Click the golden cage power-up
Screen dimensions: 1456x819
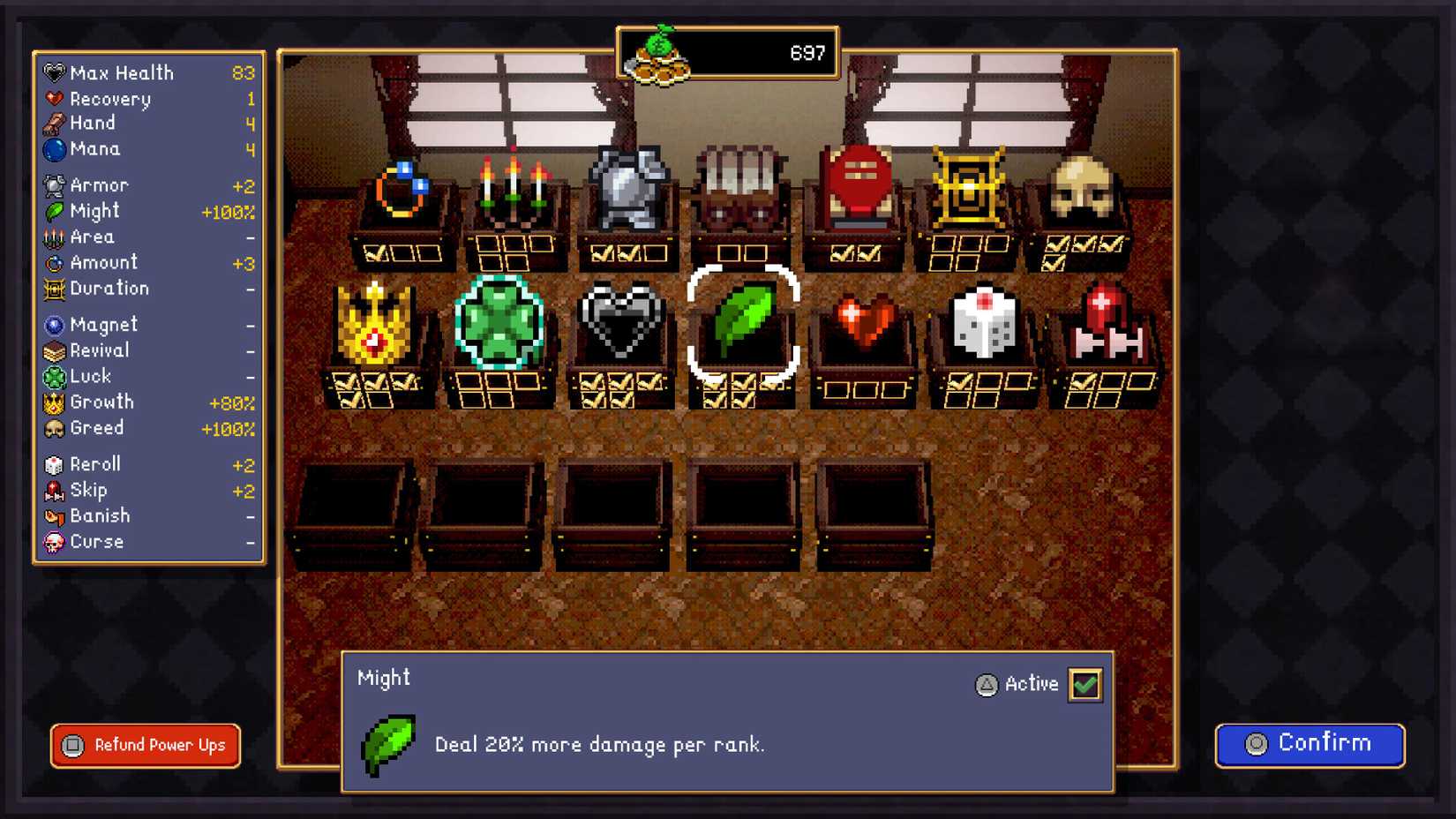966,184
